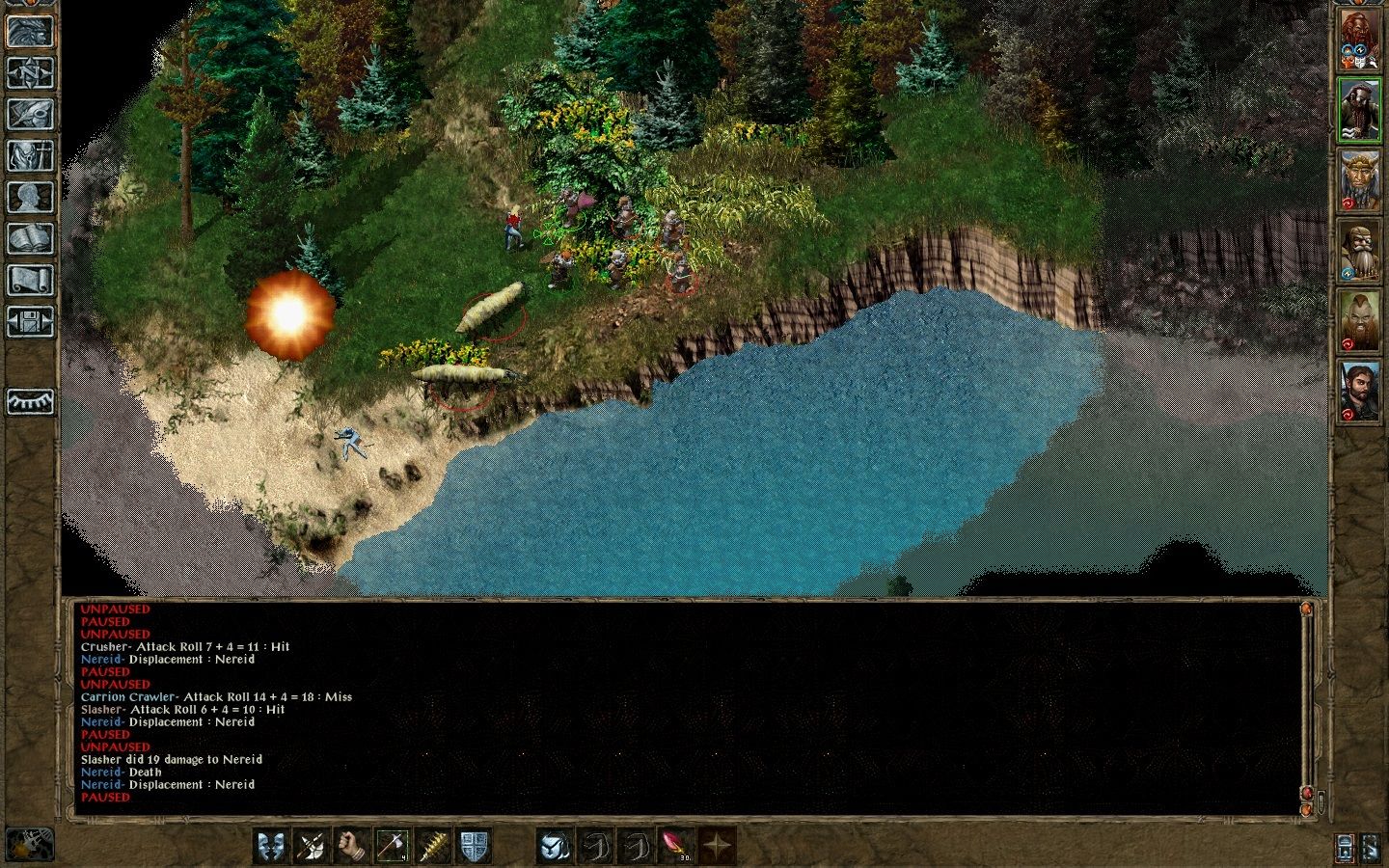This screenshot has height=868, width=1389.
Task: Select the crowned blond-bearded portrait
Action: 1359,180
